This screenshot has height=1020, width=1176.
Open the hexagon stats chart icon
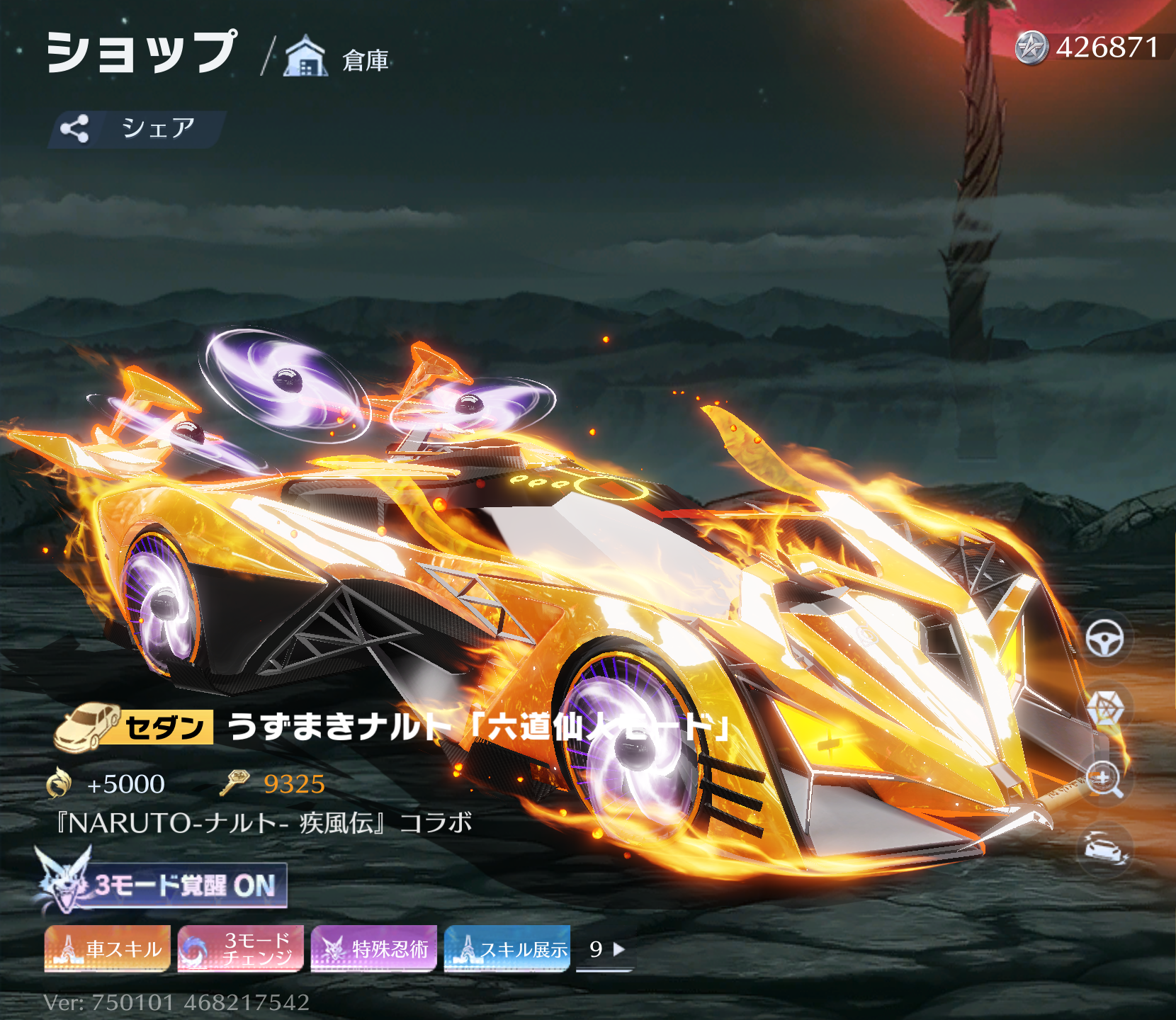pos(1104,709)
